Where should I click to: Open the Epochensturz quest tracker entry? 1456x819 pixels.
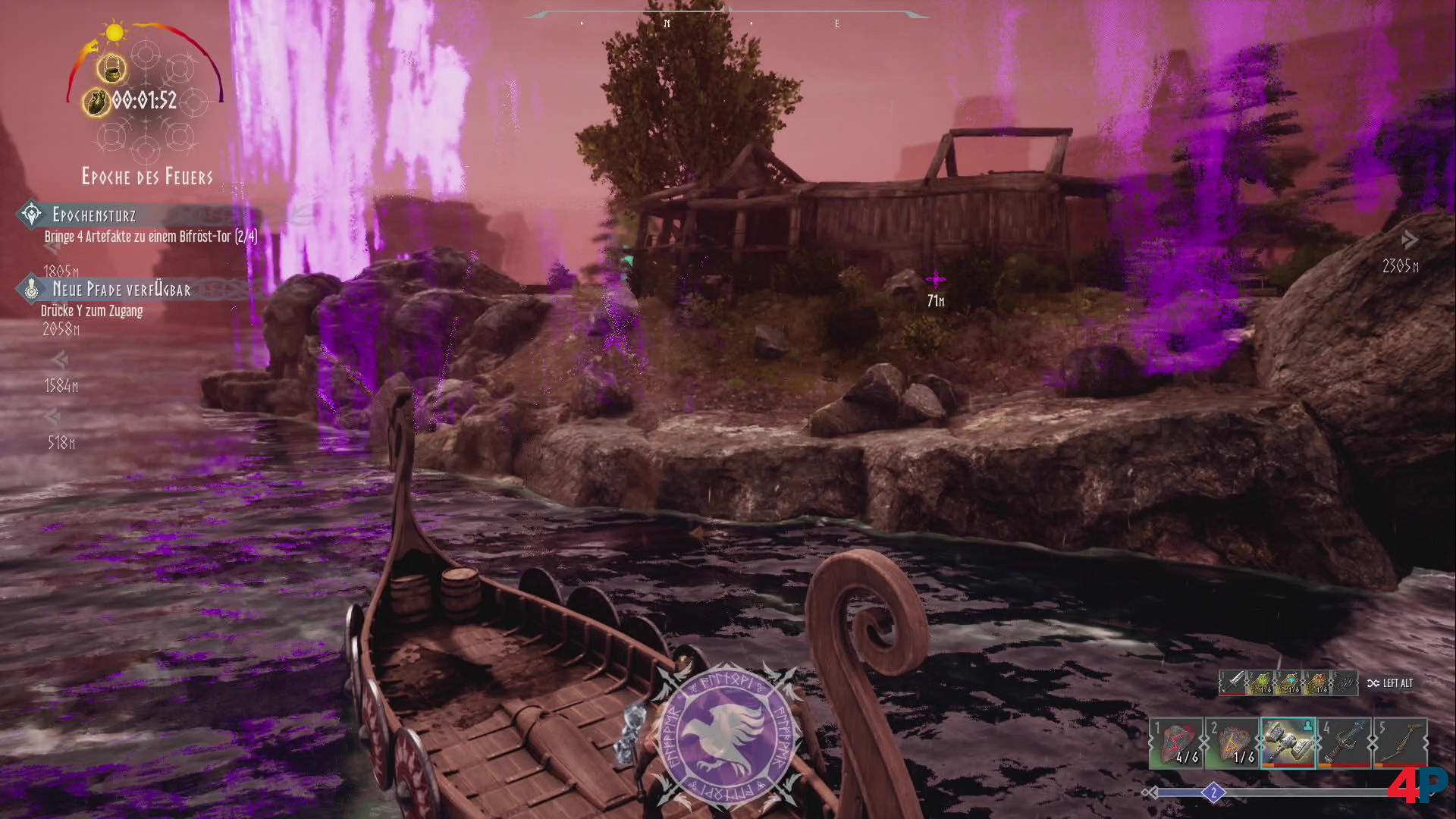pyautogui.click(x=94, y=215)
